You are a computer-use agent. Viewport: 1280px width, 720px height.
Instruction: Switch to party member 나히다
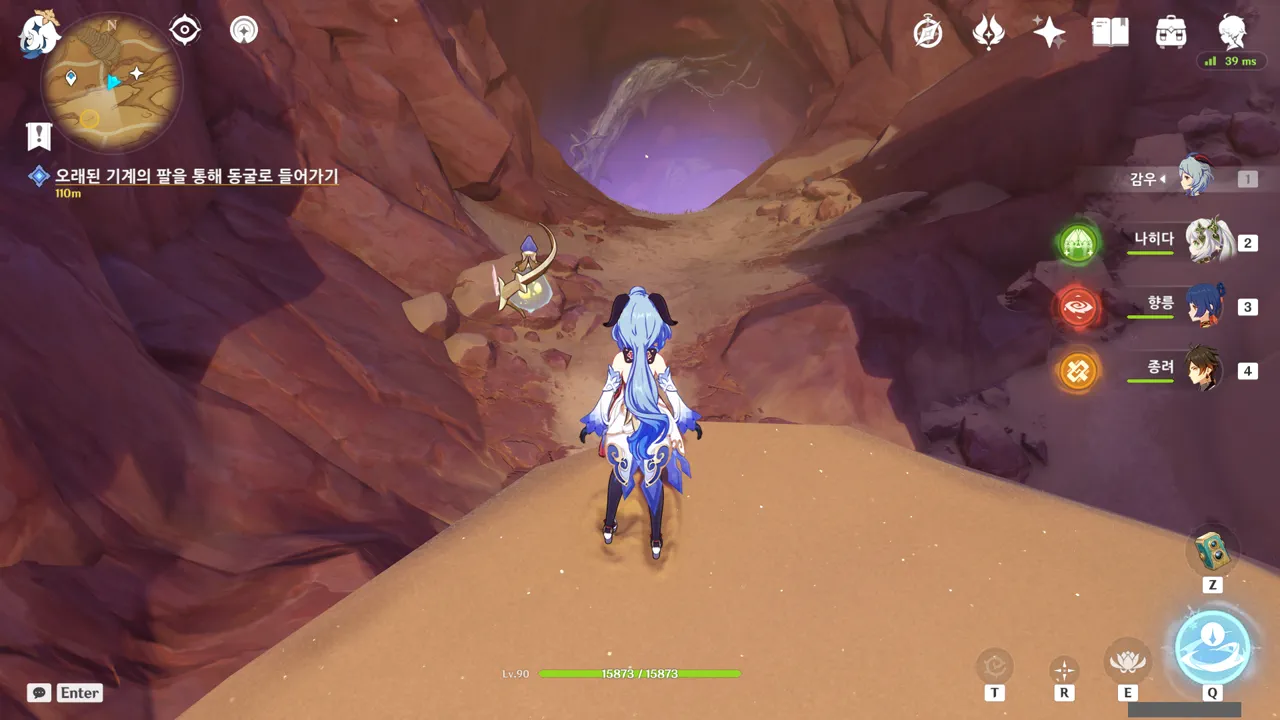pyautogui.click(x=1206, y=241)
